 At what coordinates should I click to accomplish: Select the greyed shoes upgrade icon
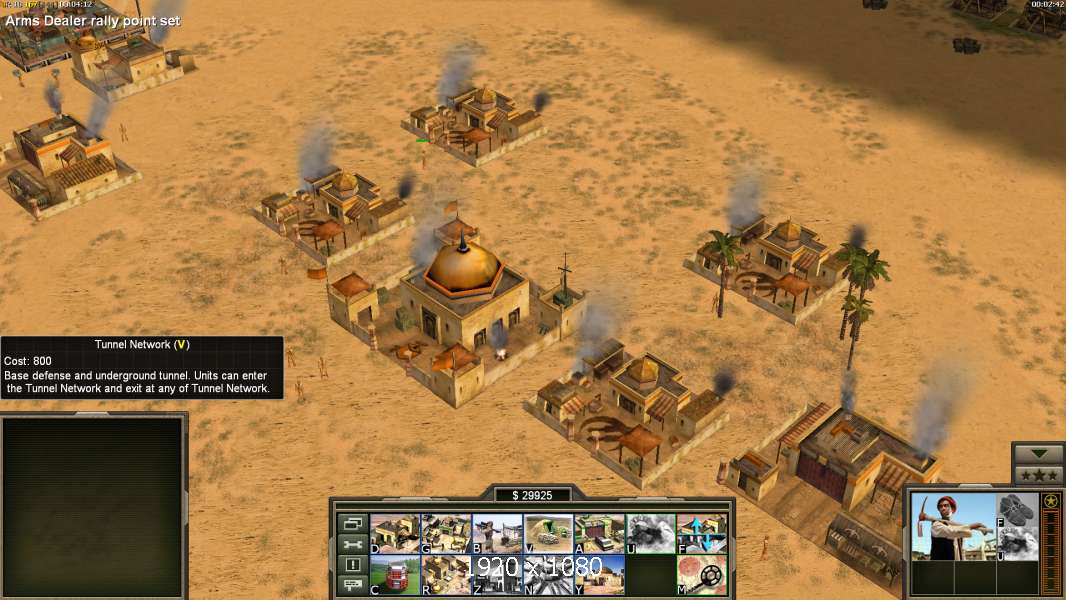point(1017,510)
